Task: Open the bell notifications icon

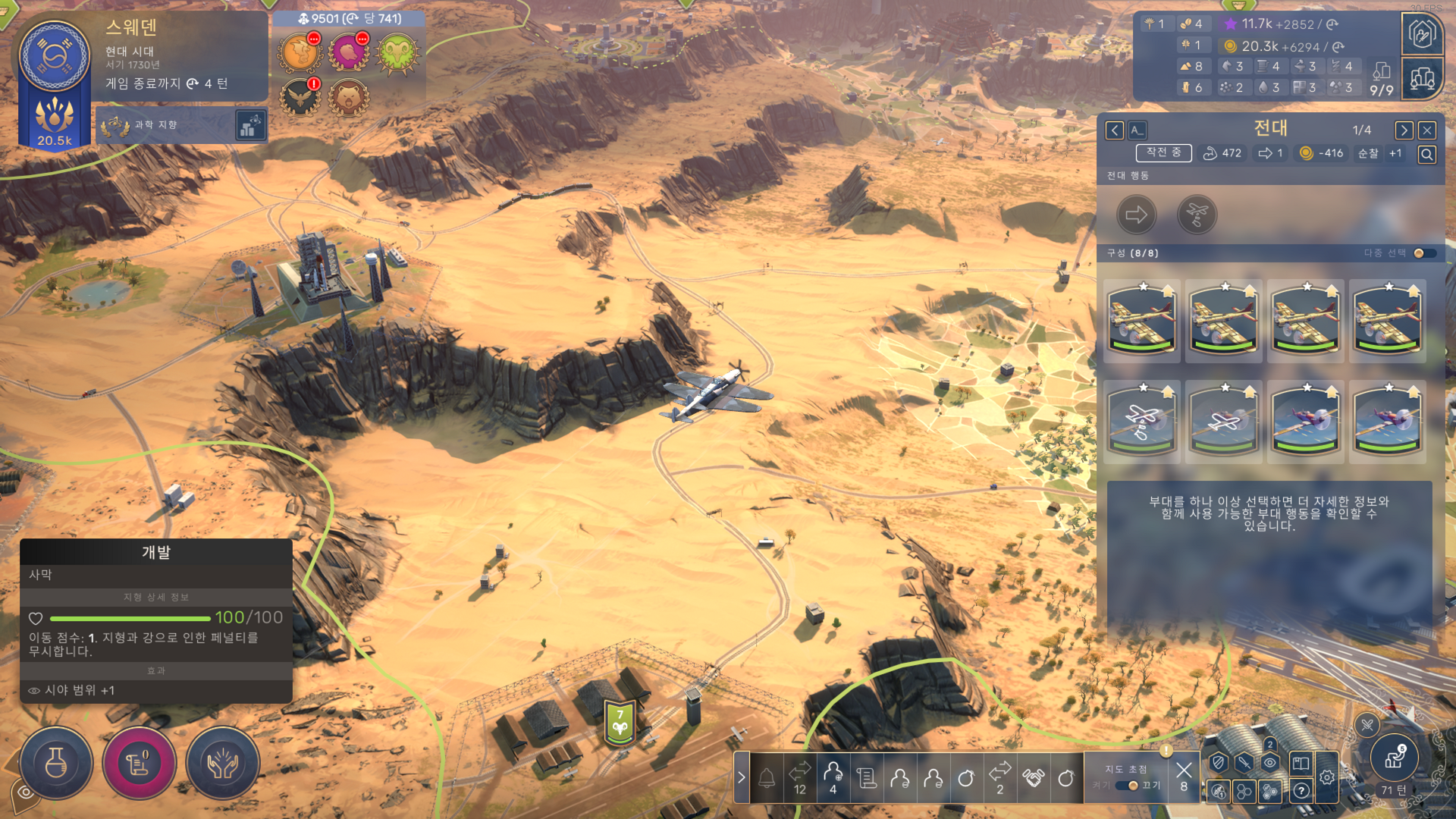Action: coord(767,778)
